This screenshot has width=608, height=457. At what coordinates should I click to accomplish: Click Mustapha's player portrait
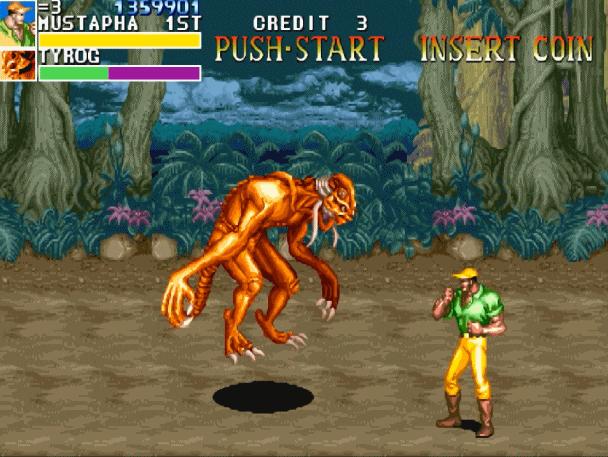click(x=17, y=24)
